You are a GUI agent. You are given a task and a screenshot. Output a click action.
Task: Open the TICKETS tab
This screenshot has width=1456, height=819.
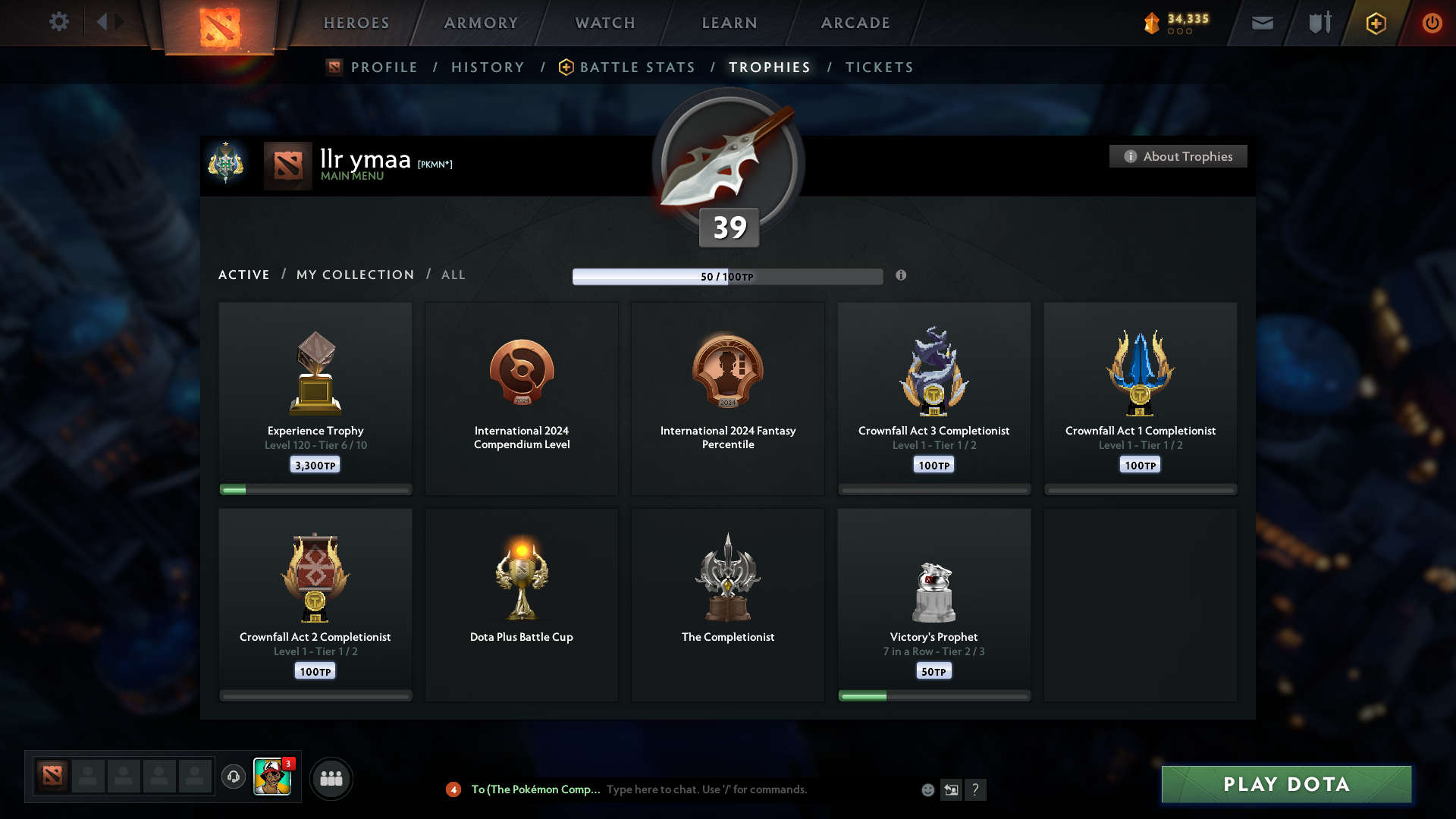click(x=879, y=67)
